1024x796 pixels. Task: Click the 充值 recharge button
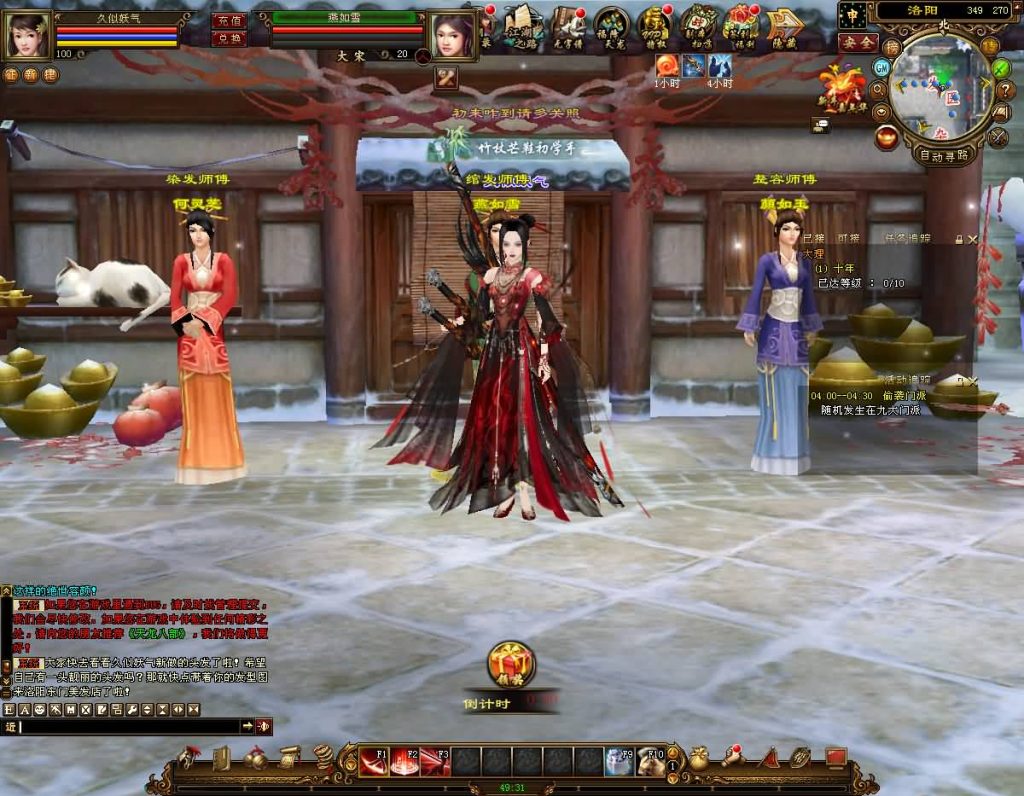pyautogui.click(x=229, y=20)
